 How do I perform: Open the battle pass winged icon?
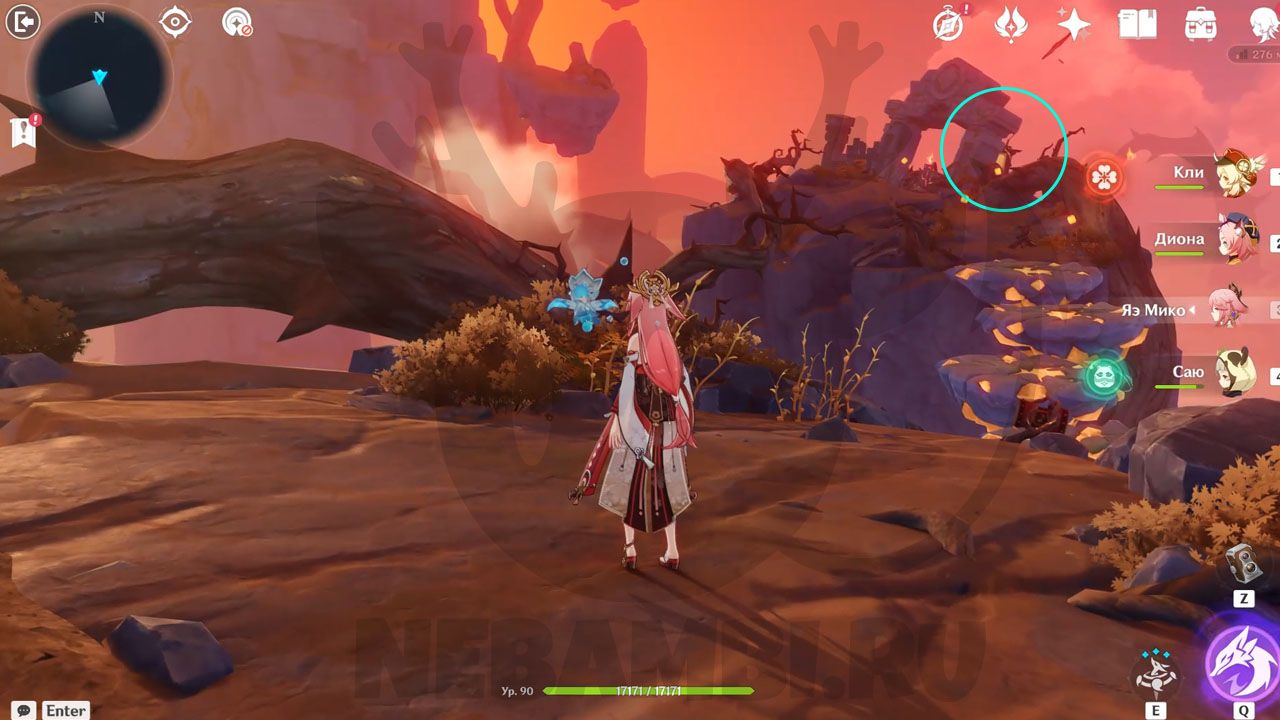[1009, 23]
